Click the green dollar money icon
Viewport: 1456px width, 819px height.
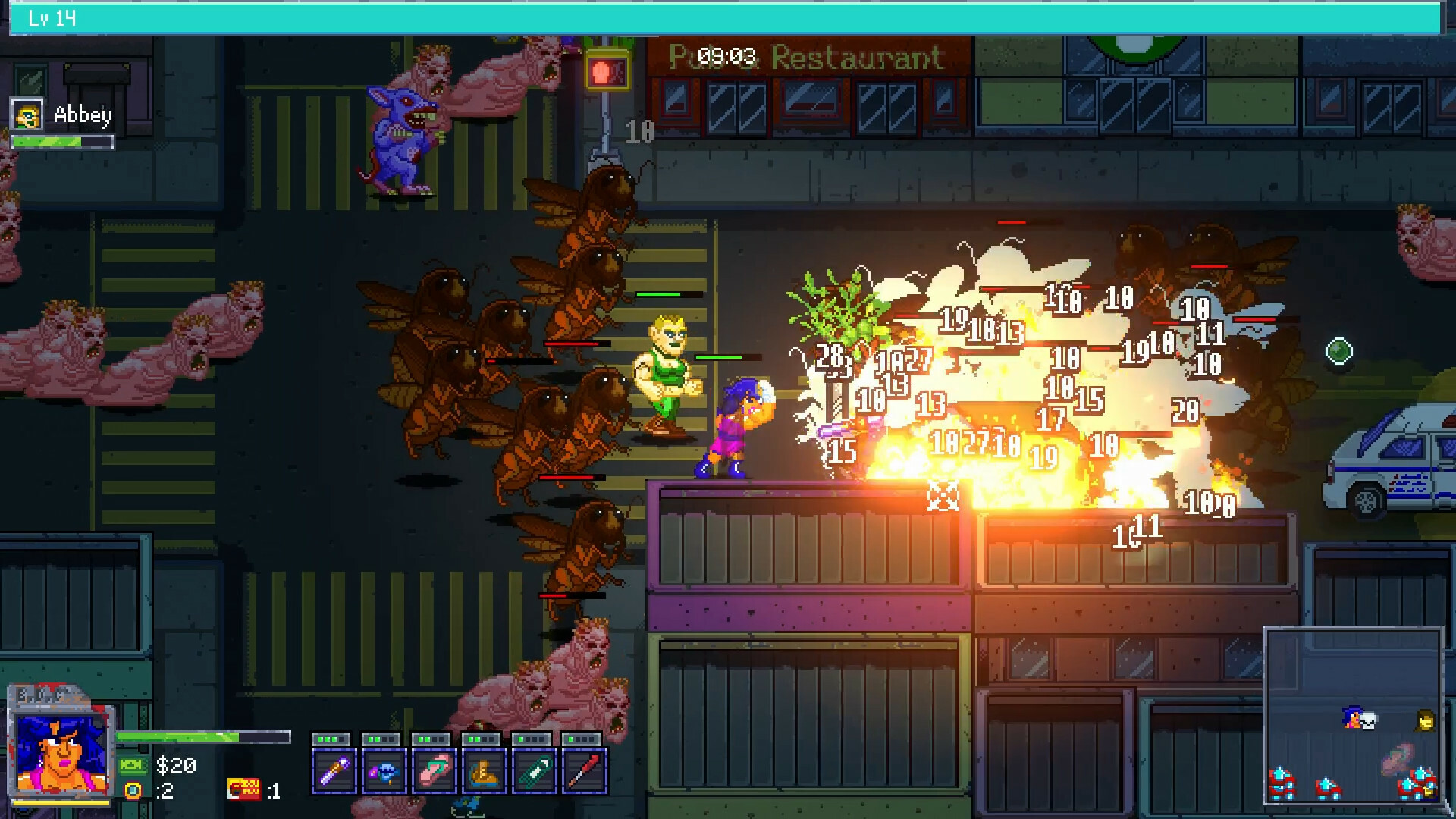click(x=133, y=765)
